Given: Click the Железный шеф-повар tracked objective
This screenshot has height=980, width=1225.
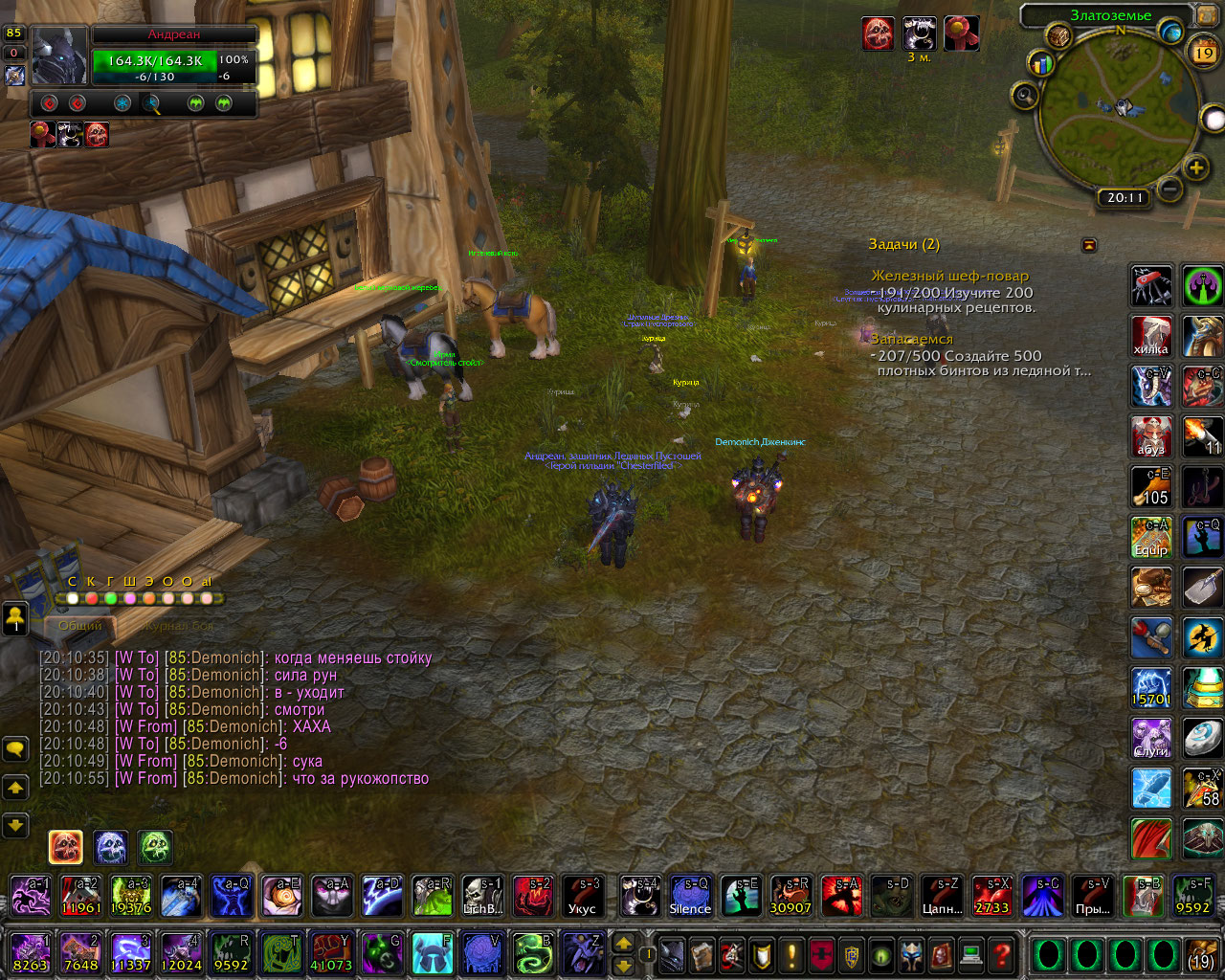Looking at the screenshot, I should coord(949,276).
